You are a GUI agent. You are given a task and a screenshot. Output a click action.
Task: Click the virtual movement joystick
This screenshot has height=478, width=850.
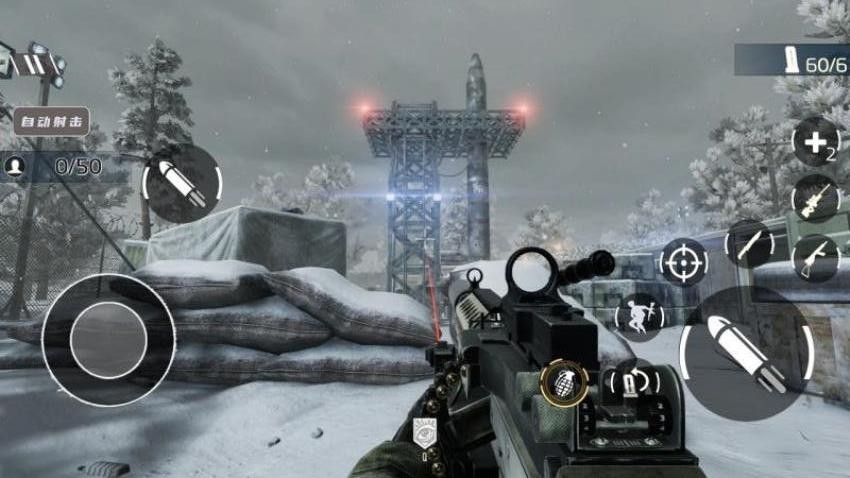click(x=109, y=340)
